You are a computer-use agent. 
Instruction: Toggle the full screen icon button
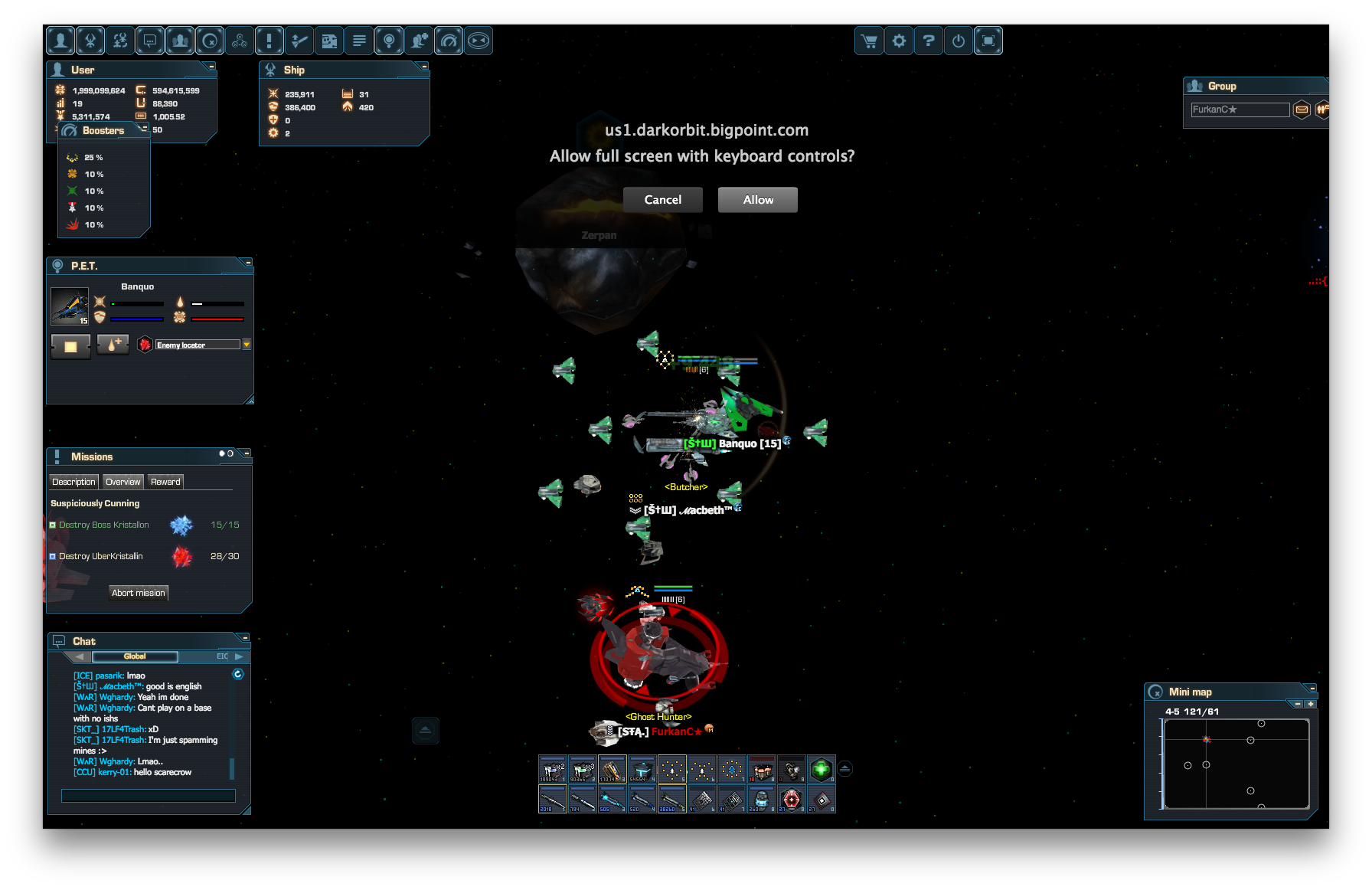tap(988, 41)
